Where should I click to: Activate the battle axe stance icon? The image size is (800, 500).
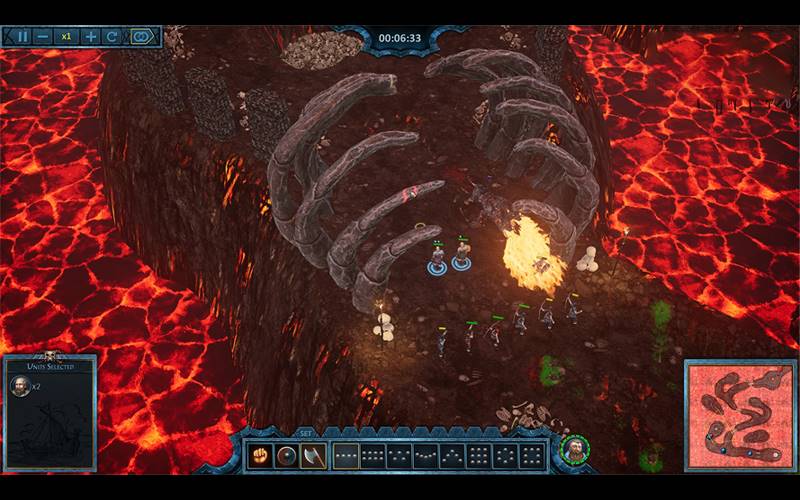point(313,456)
